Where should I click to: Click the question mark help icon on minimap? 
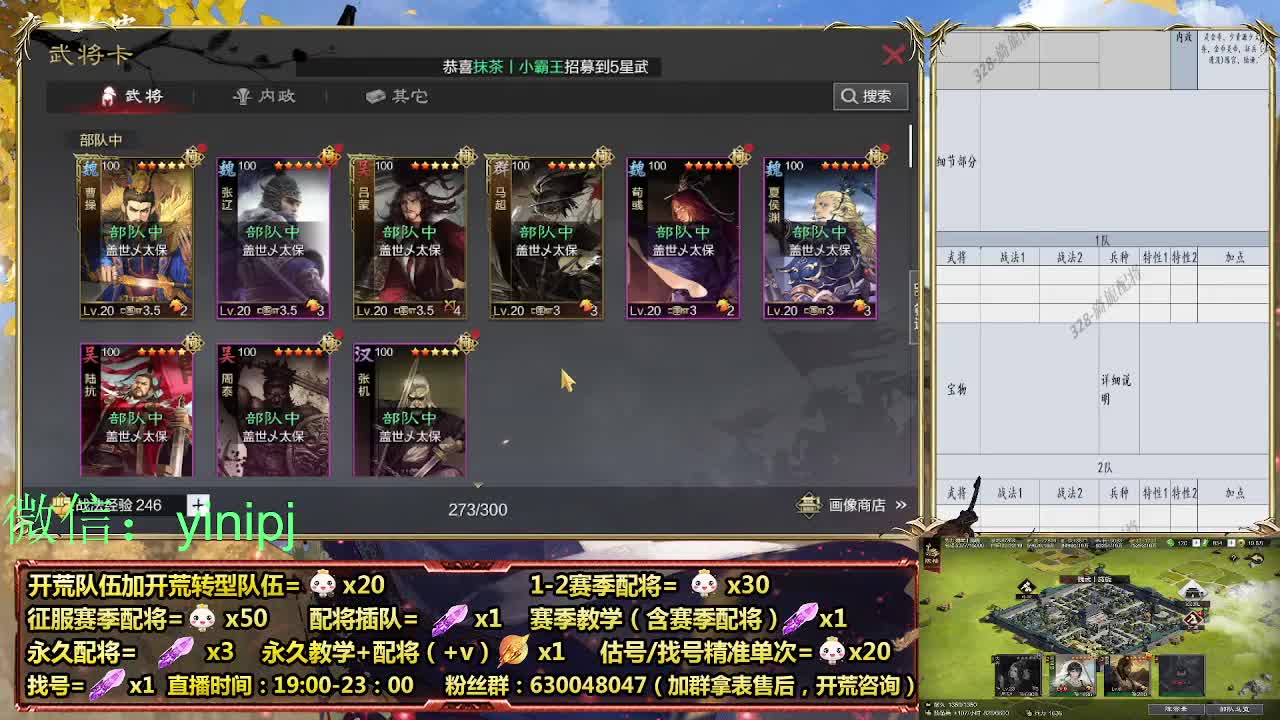1233,556
